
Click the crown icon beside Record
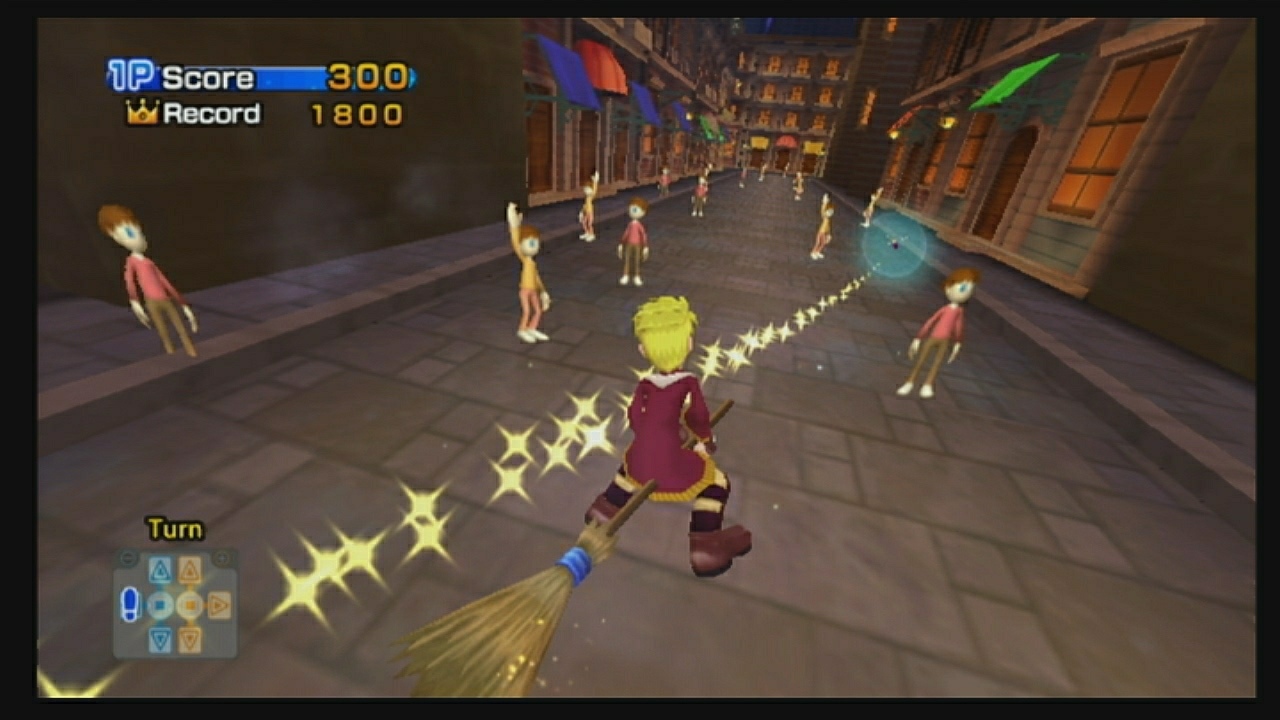(140, 113)
